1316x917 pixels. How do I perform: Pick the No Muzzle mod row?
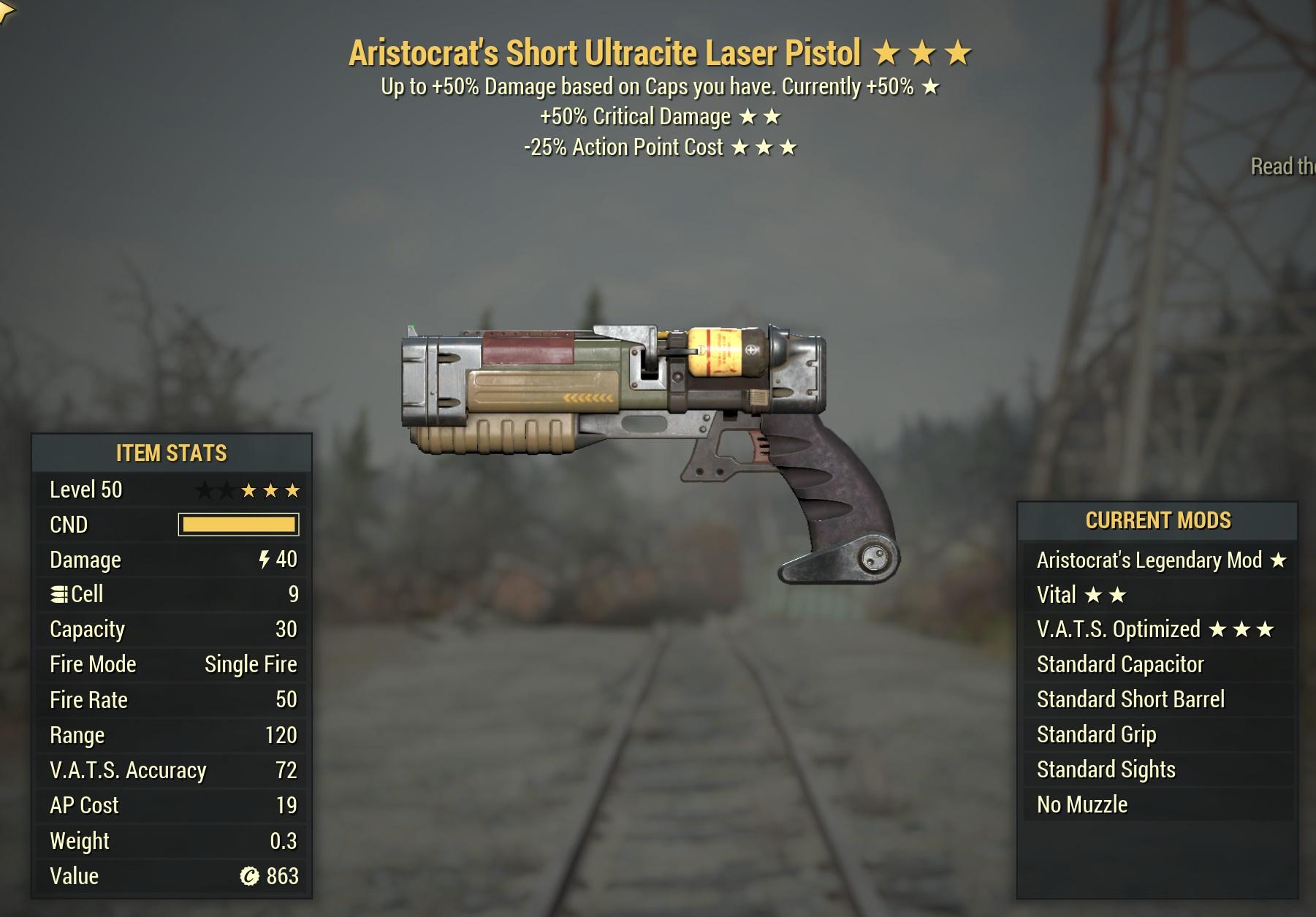click(x=1158, y=804)
